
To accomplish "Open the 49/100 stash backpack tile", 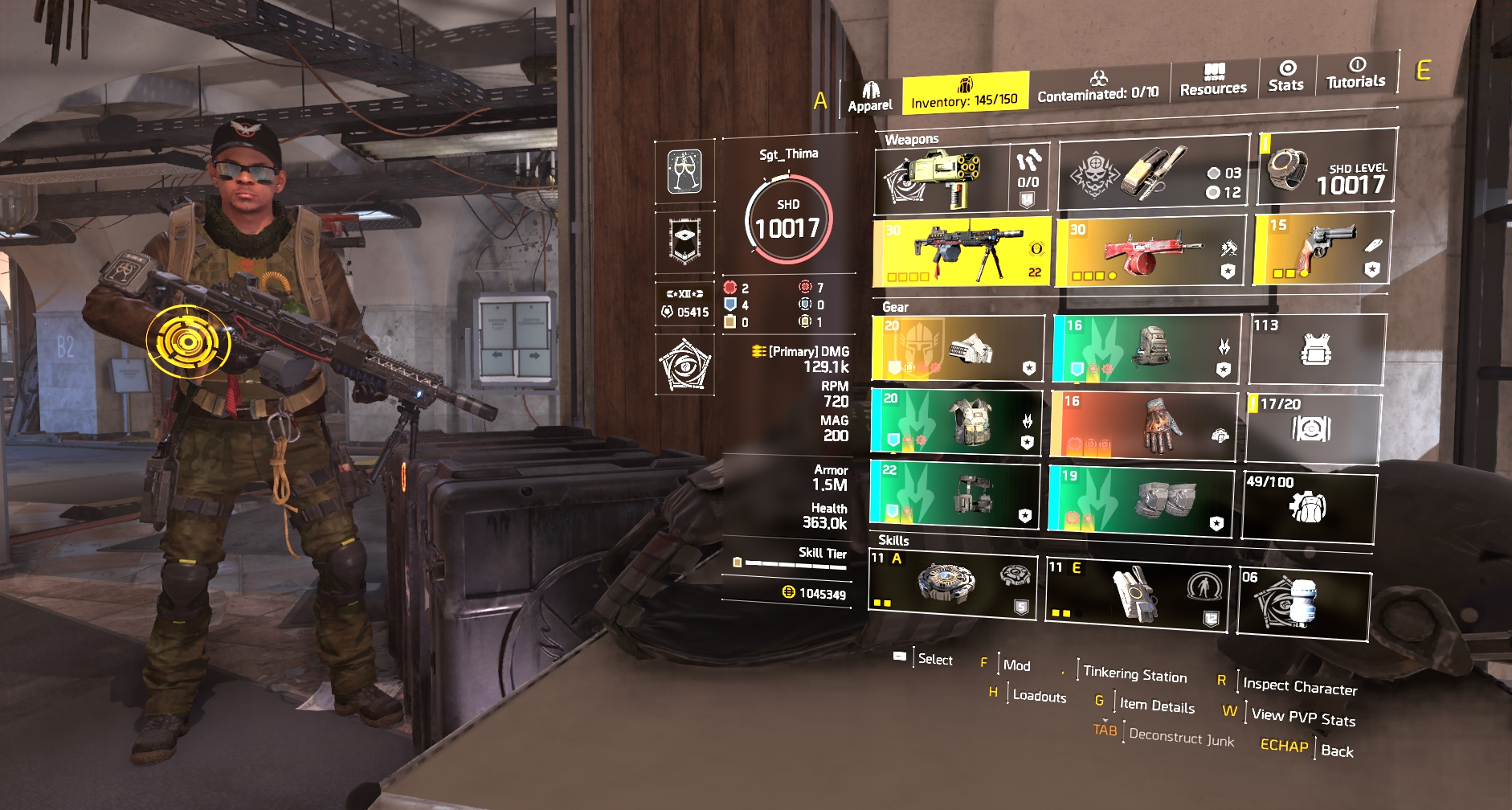I will pos(1309,506).
